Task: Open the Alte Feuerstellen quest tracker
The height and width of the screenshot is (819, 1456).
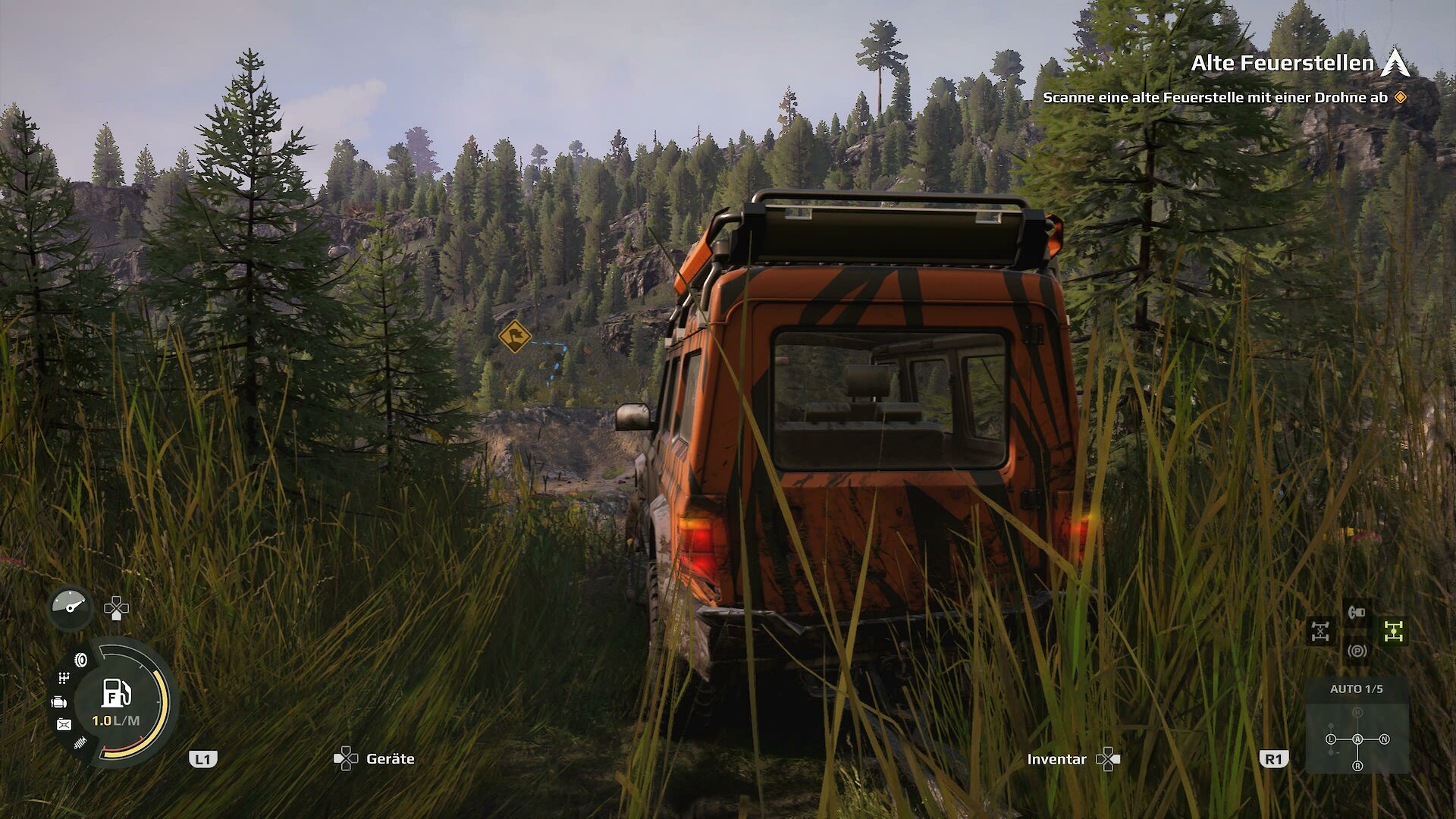Action: [1282, 64]
